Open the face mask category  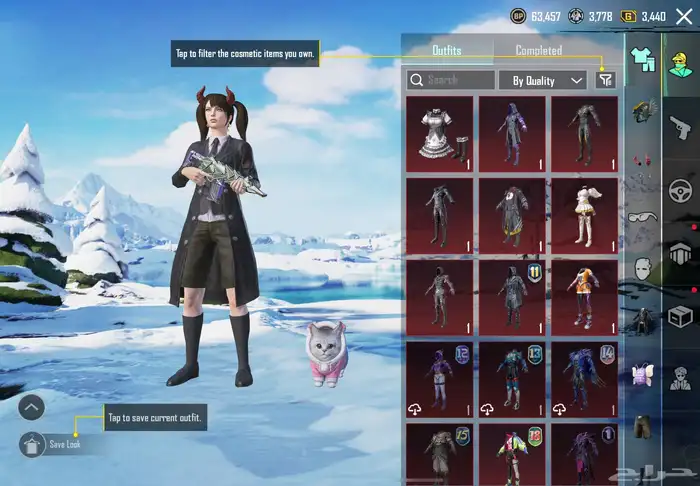(x=645, y=268)
